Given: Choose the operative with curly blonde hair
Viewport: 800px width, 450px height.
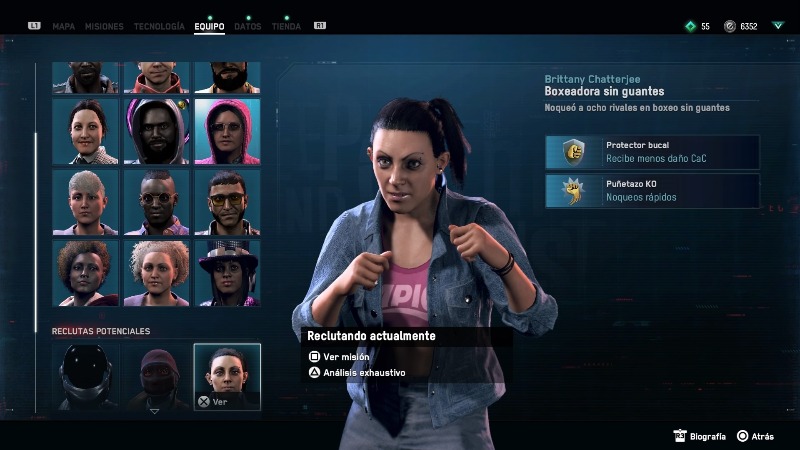Looking at the screenshot, I should coord(157,272).
